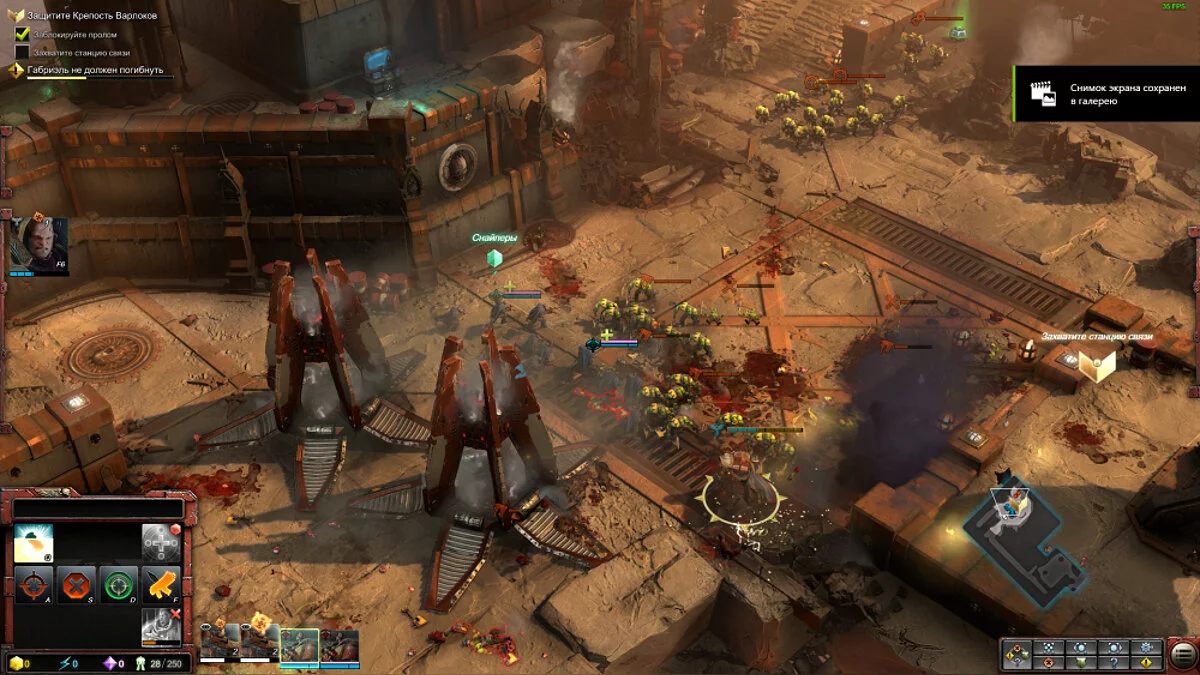Click the blue question mark ping button
The height and width of the screenshot is (675, 1200).
(1114, 662)
